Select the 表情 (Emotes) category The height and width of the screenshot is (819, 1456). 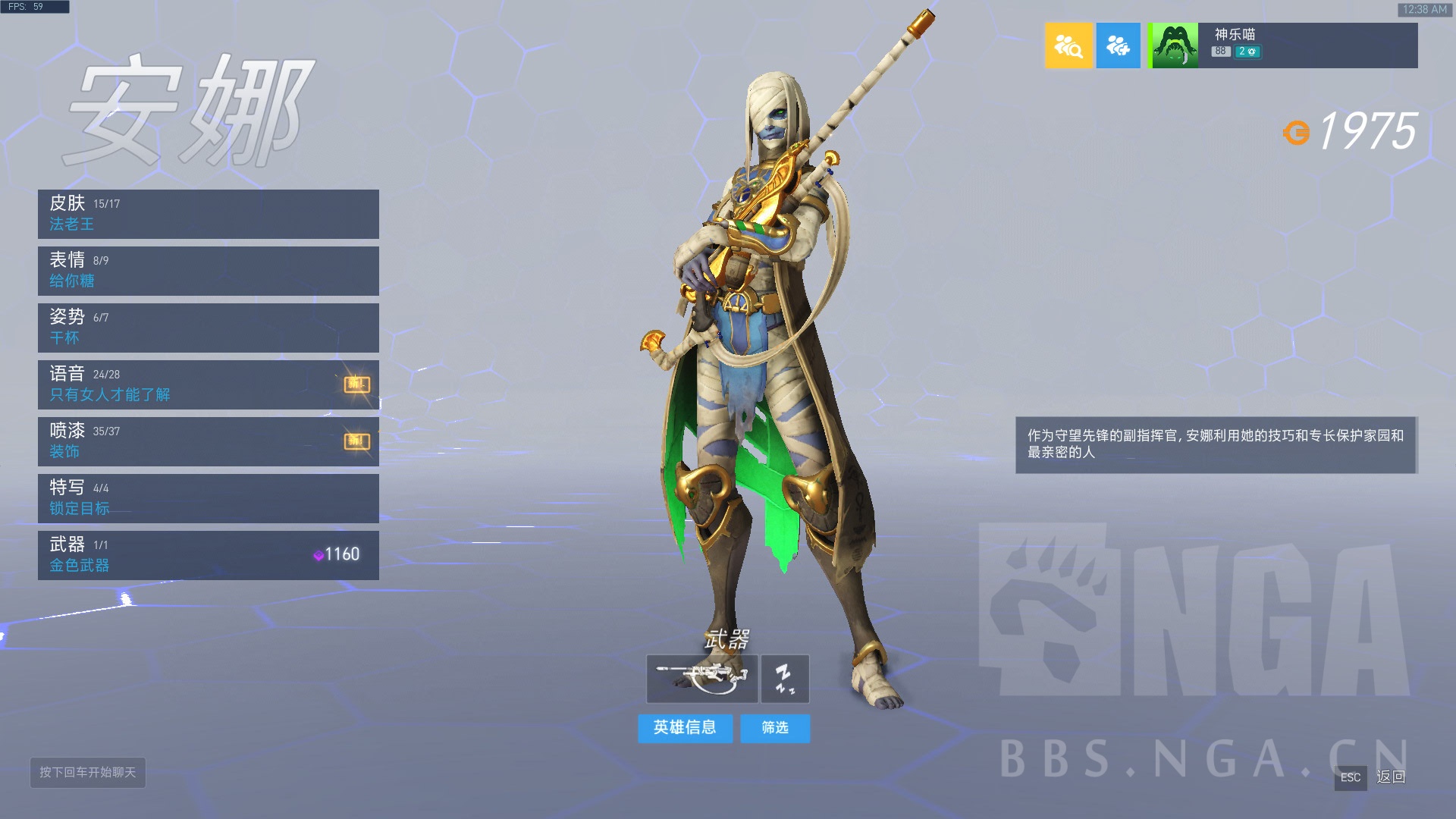click(x=208, y=271)
